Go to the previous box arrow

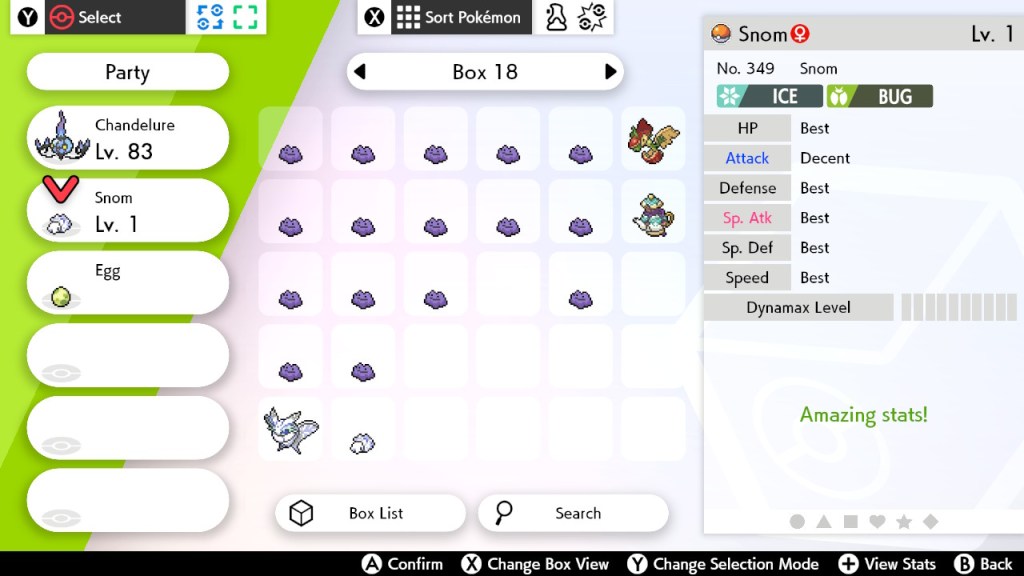click(360, 72)
